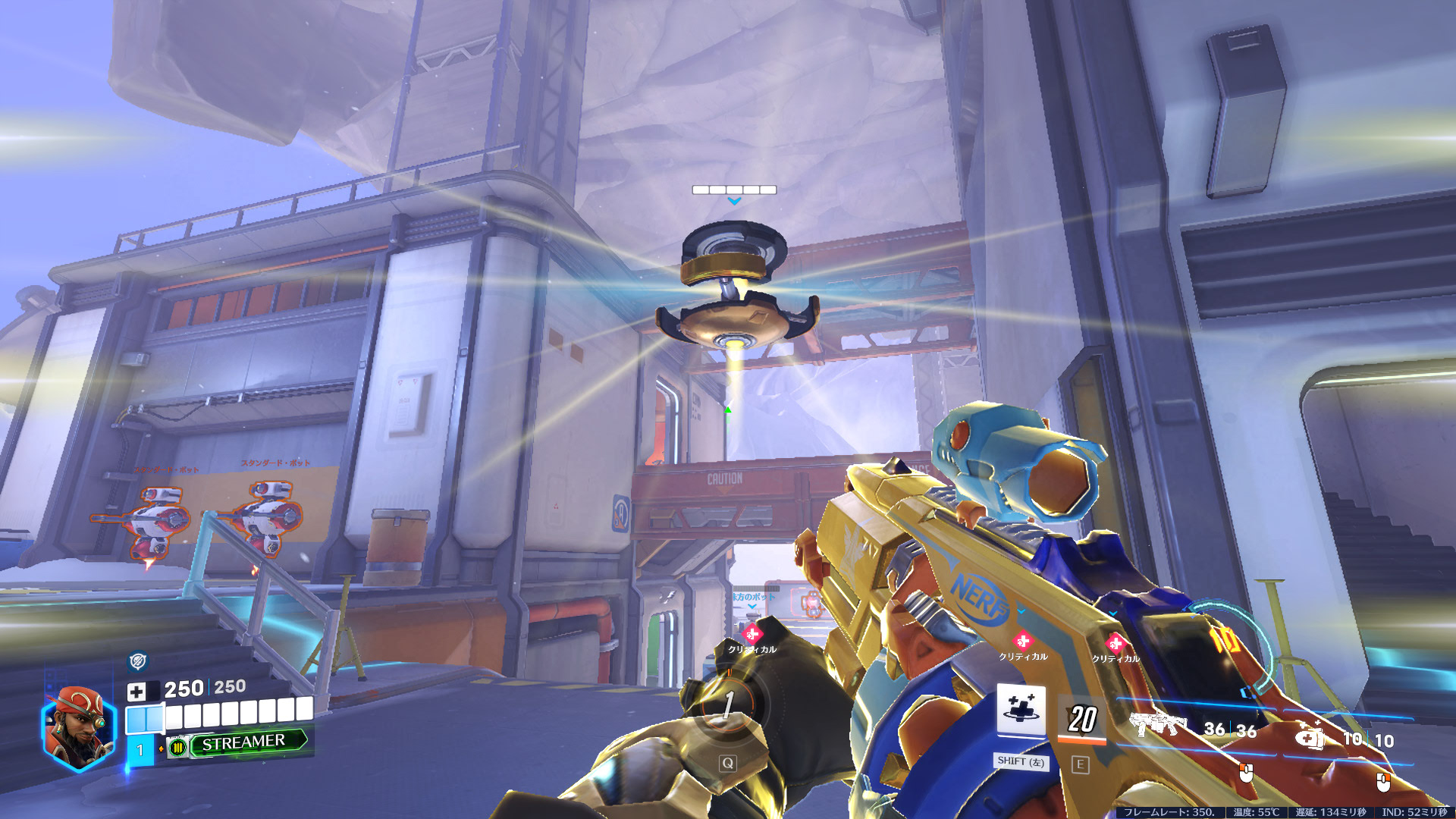
Task: Activate the Regenerative Burst ability icon
Action: click(1021, 711)
